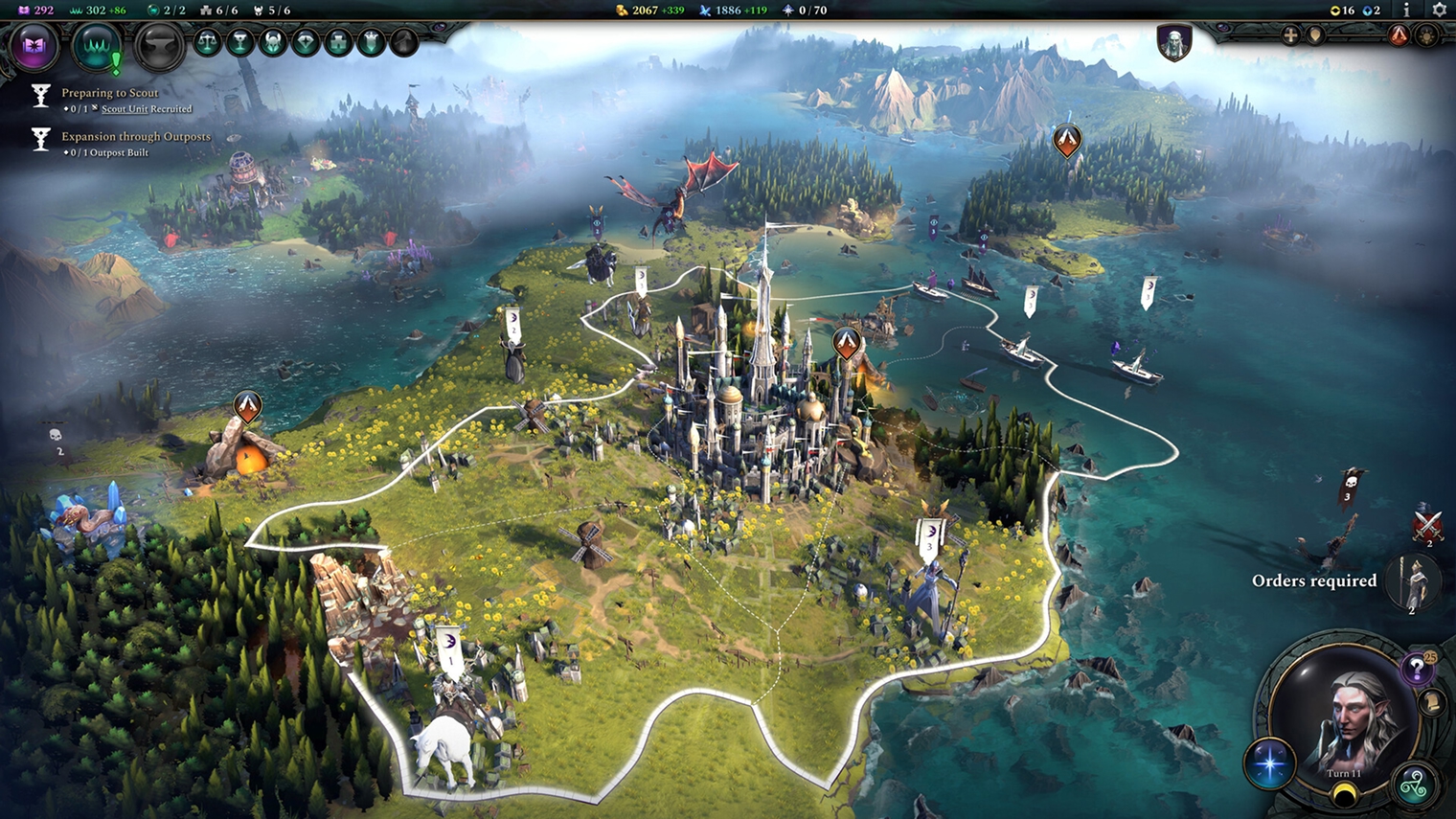
Task: Toggle the sun overlay icon near the top-right edge
Action: (1428, 35)
